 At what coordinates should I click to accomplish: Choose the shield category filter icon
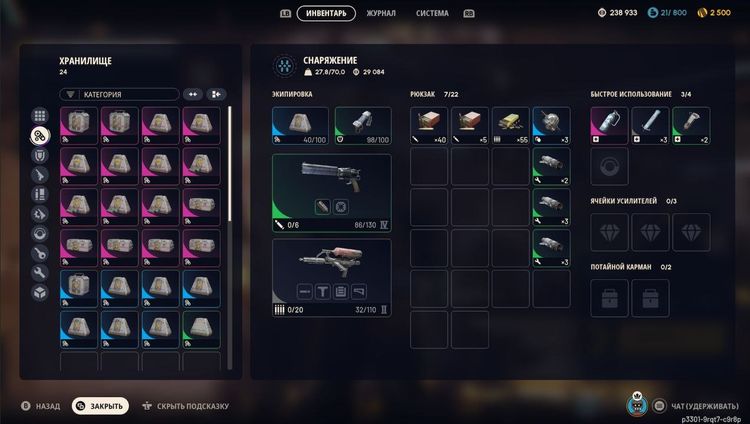point(40,155)
